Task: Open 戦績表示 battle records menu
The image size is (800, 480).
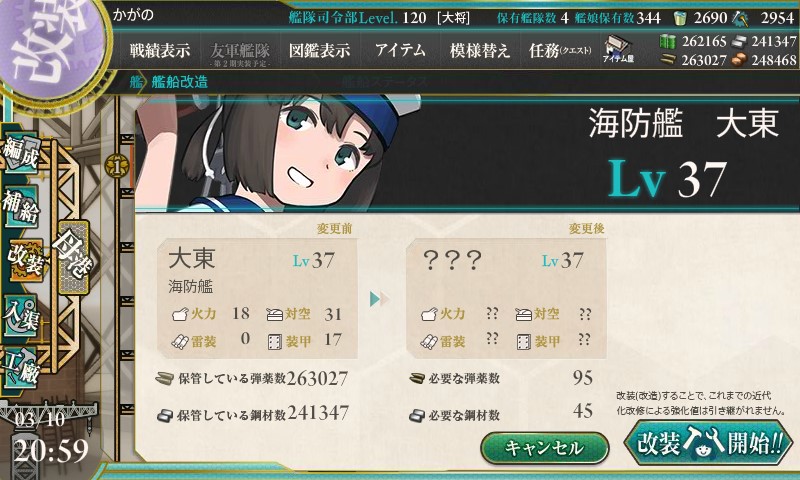Action: tap(160, 51)
